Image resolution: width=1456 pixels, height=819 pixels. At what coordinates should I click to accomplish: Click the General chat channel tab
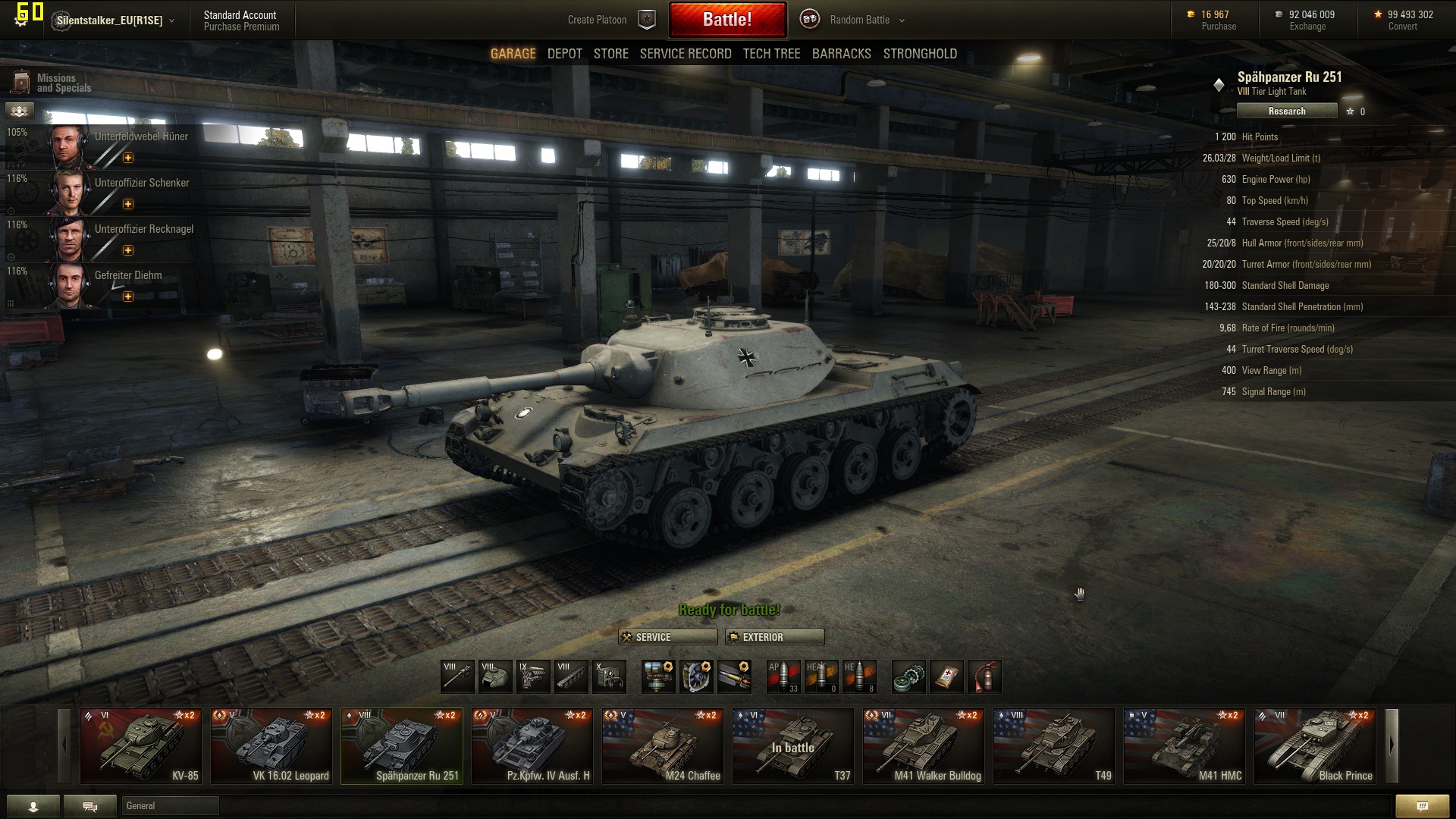click(170, 805)
